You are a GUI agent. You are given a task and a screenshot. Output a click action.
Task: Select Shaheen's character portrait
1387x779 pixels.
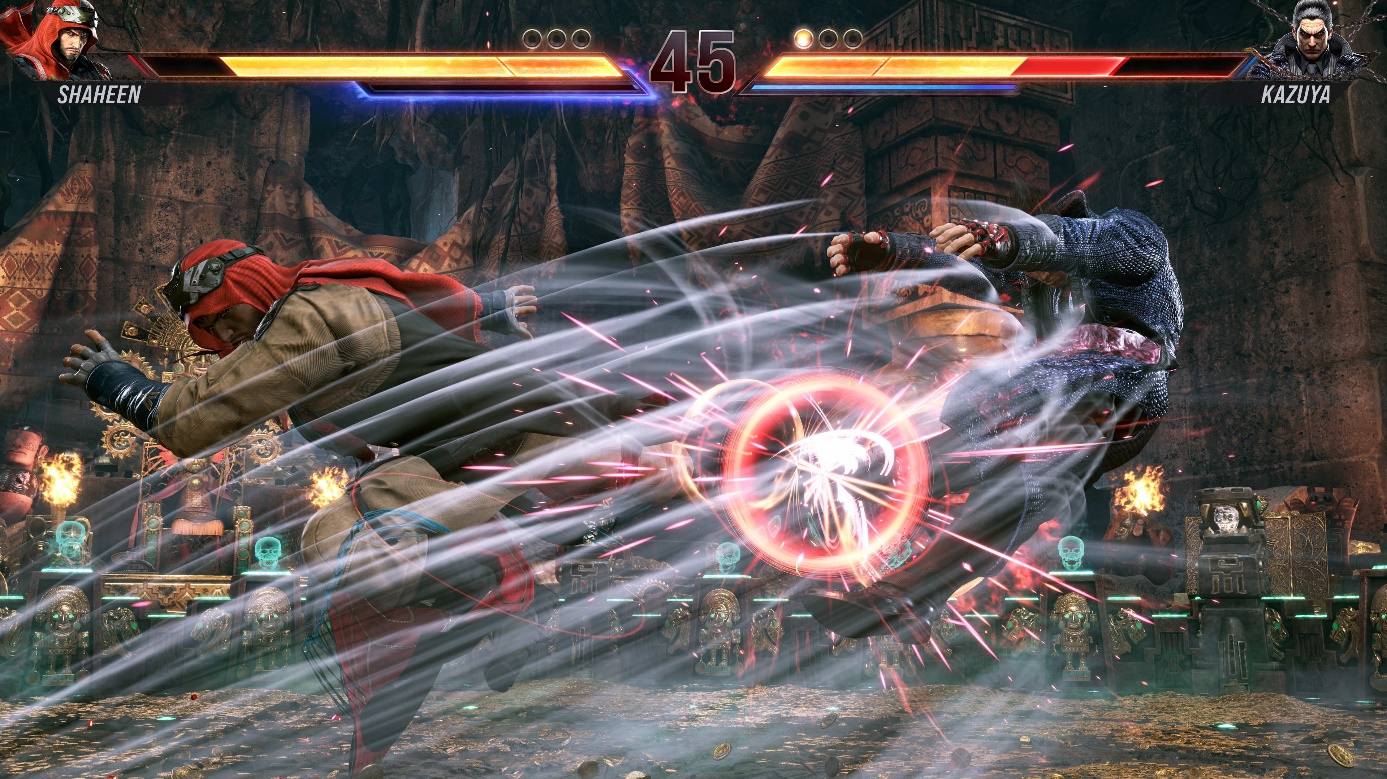click(55, 40)
